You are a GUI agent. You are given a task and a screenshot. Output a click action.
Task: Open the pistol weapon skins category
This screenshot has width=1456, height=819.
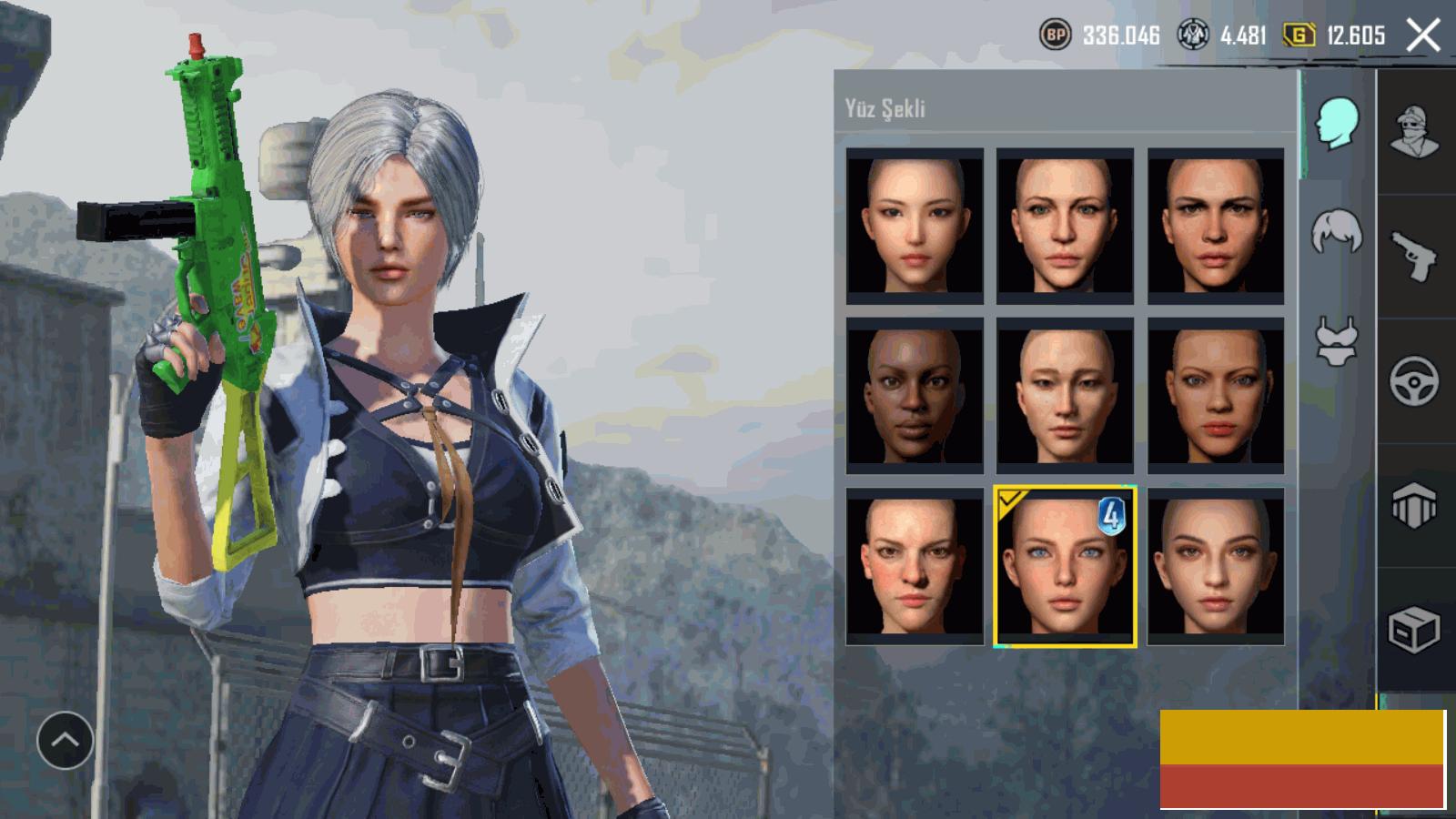tap(1413, 257)
